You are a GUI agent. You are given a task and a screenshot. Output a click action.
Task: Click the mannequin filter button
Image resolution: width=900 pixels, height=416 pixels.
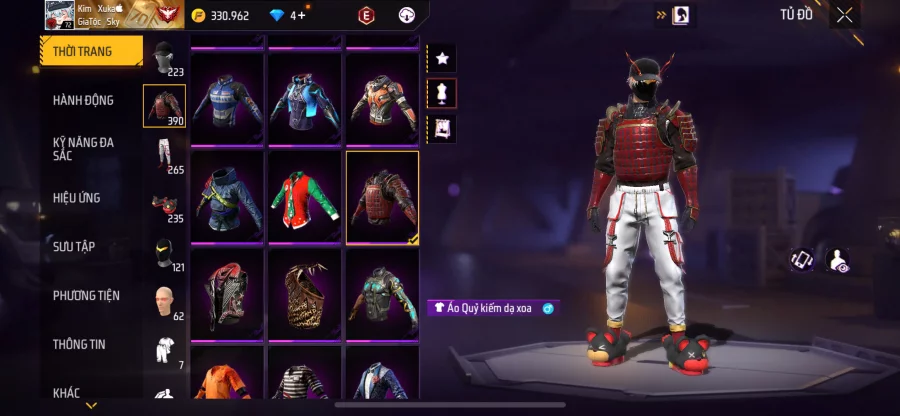pyautogui.click(x=441, y=93)
